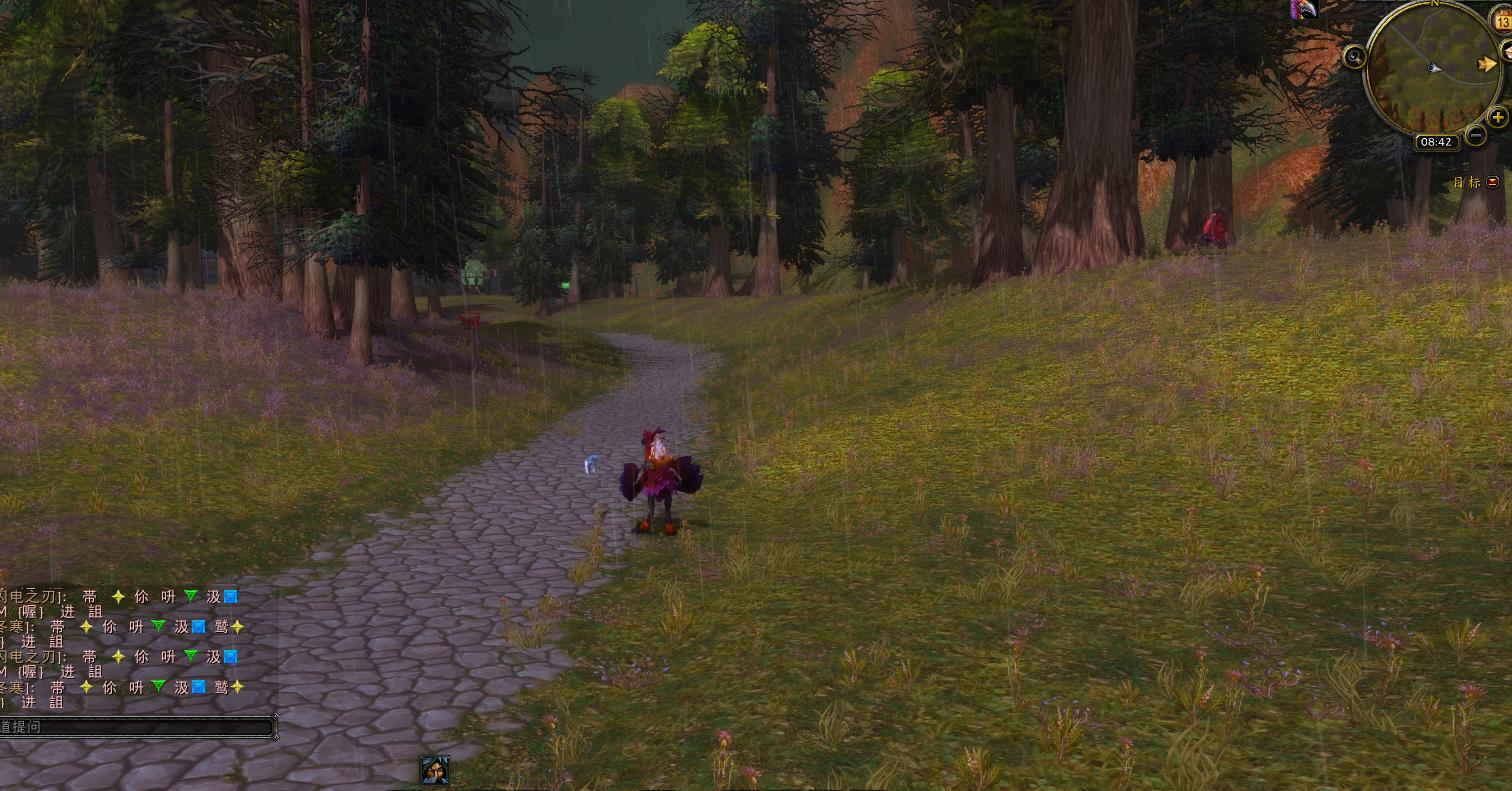The height and width of the screenshot is (791, 1512).
Task: Check the 08:42 clock button
Action: pos(1435,142)
